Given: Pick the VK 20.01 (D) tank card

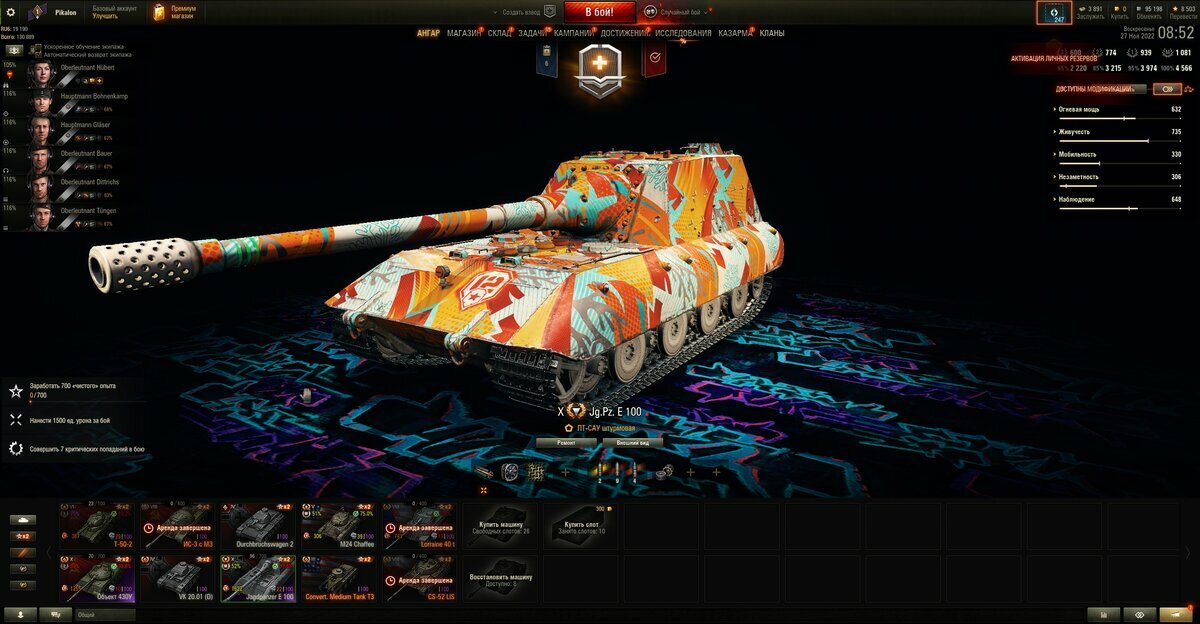Looking at the screenshot, I should [178, 580].
